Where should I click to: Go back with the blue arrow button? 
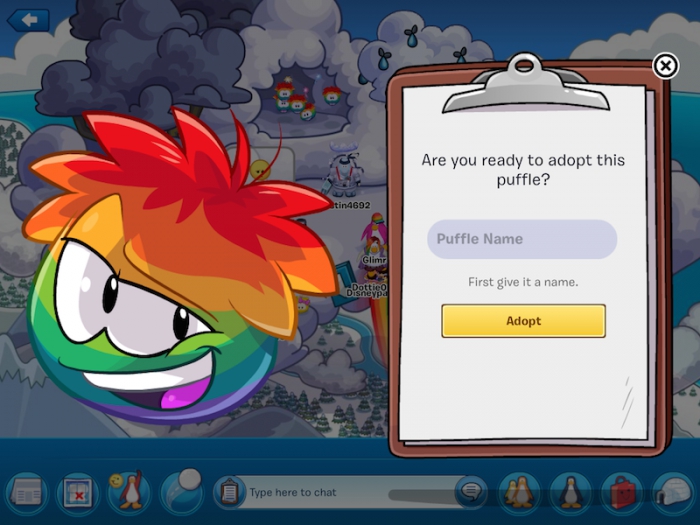(x=27, y=20)
